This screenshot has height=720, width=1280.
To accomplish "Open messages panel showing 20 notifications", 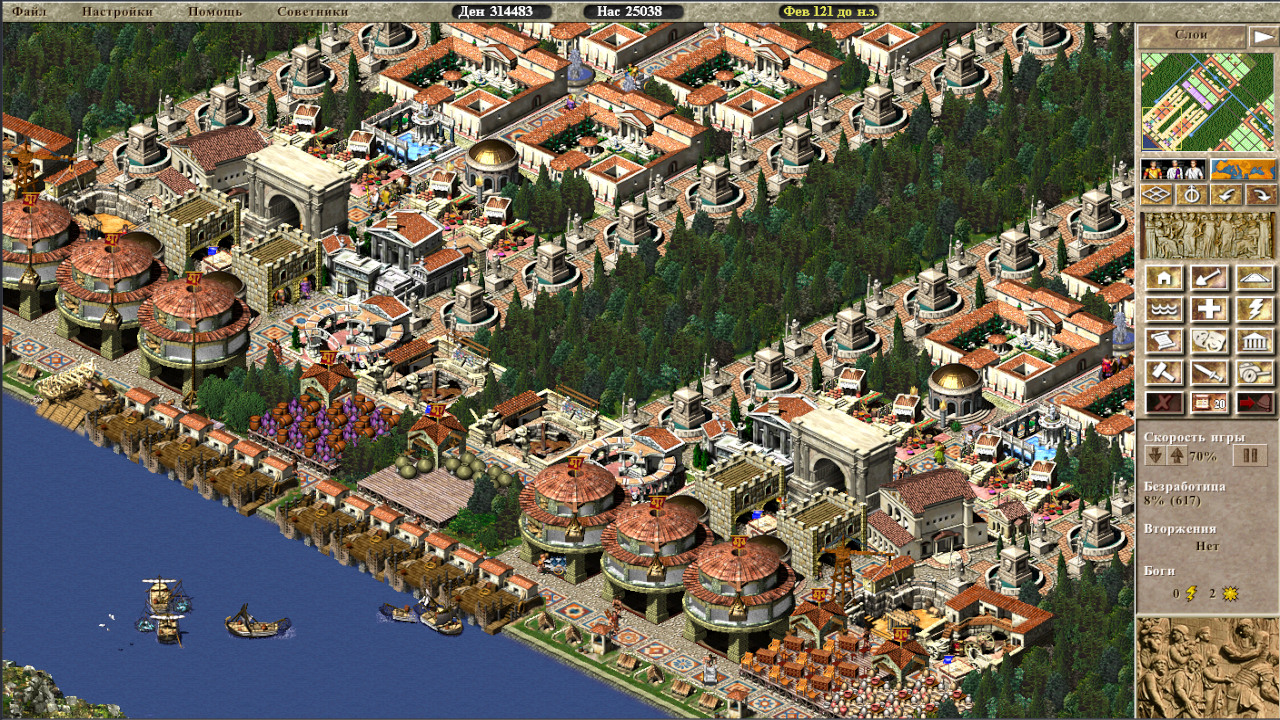I will [1208, 401].
